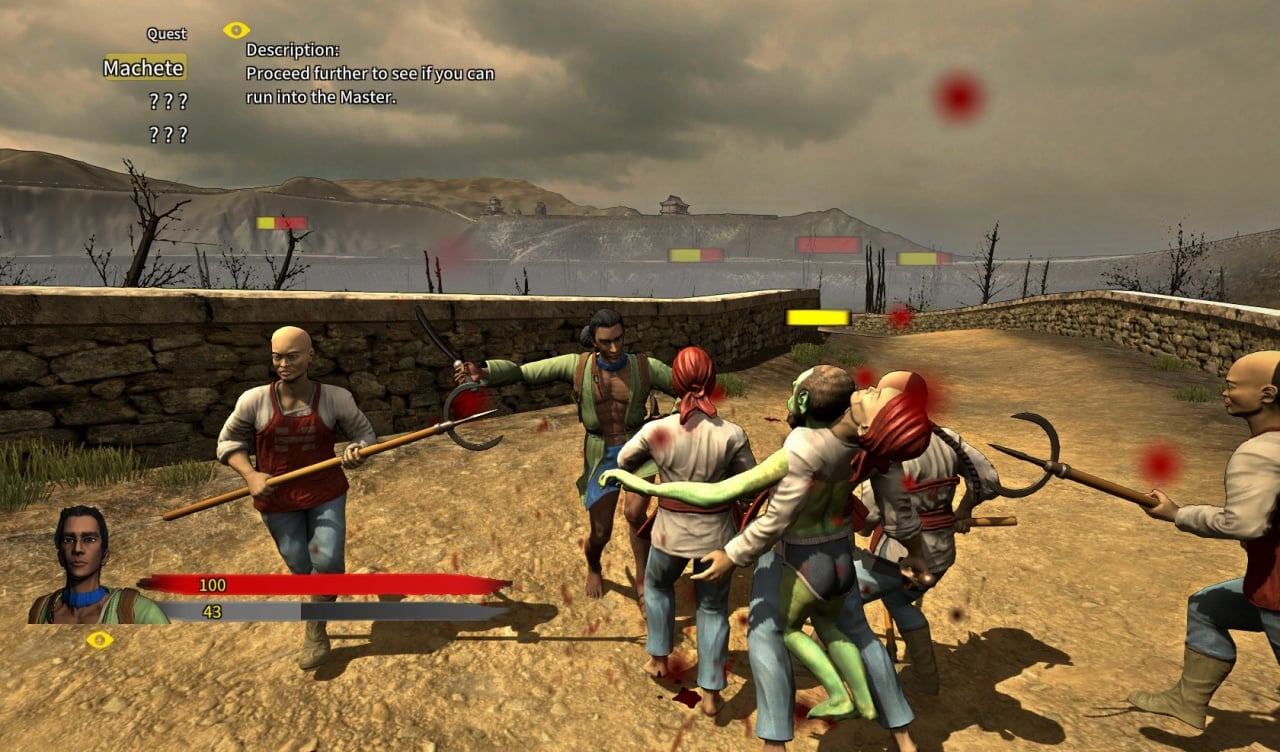Viewport: 1280px width, 752px height.
Task: Toggle the eye icon below the player portrait
Action: click(x=99, y=640)
